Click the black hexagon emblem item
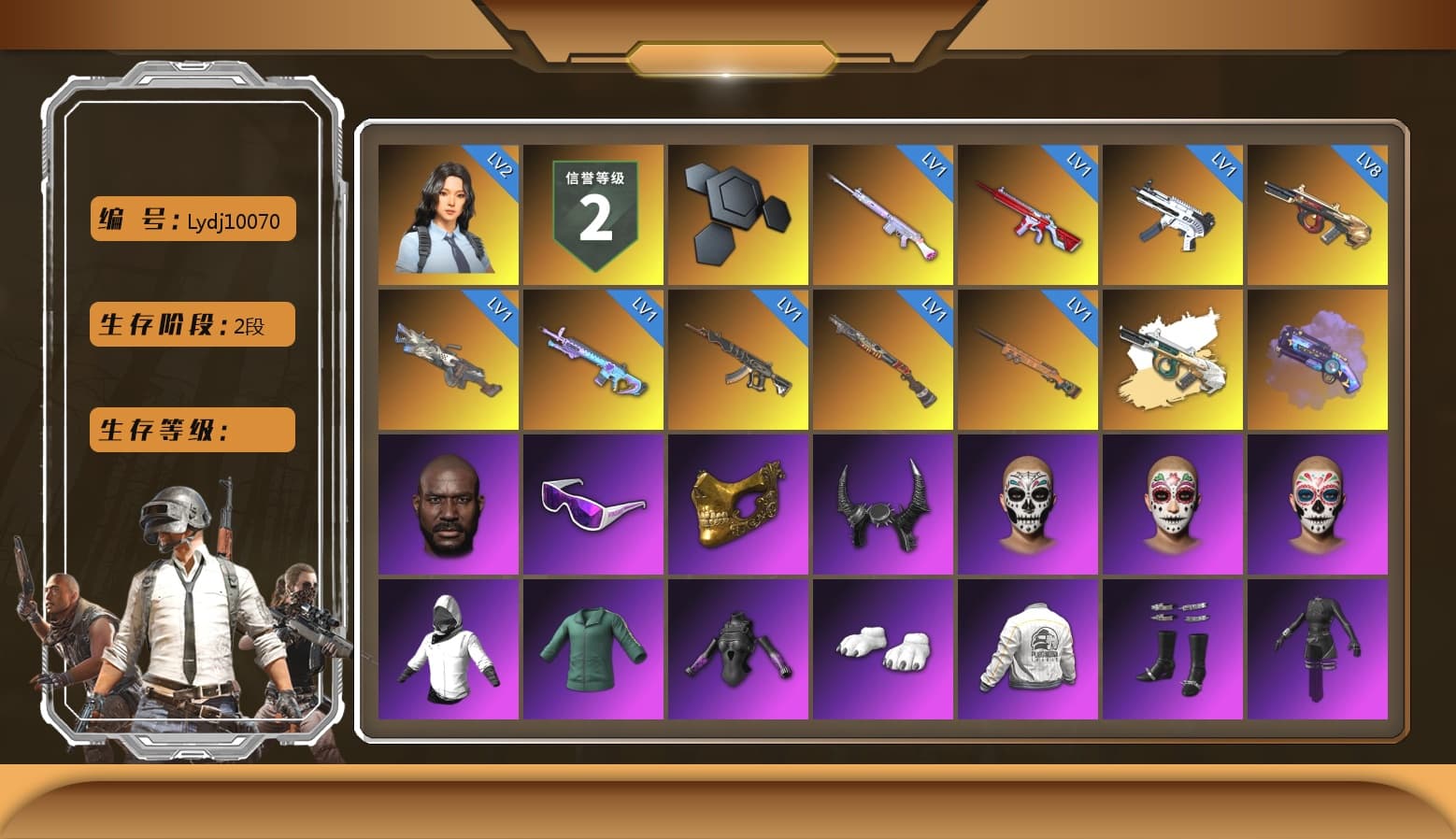This screenshot has height=839, width=1456. point(738,213)
